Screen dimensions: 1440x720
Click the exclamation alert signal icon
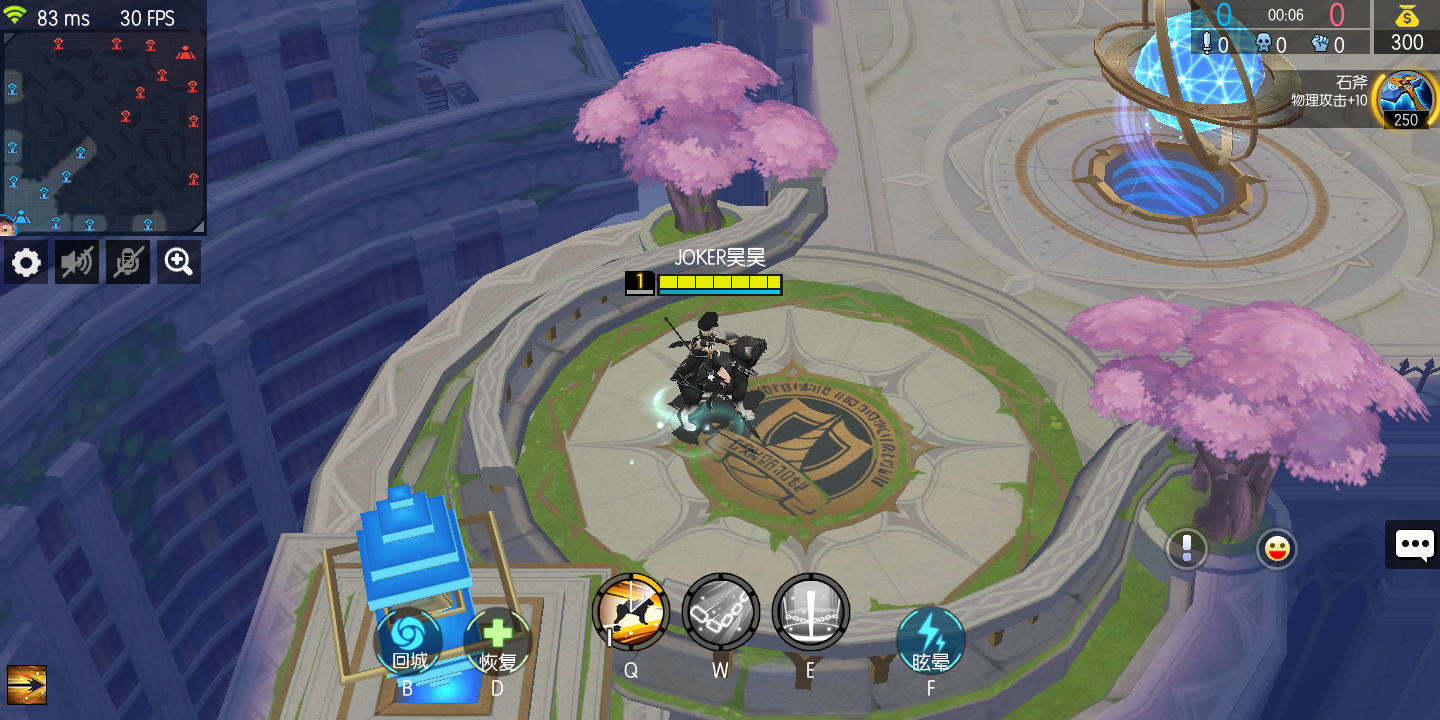tap(1187, 548)
